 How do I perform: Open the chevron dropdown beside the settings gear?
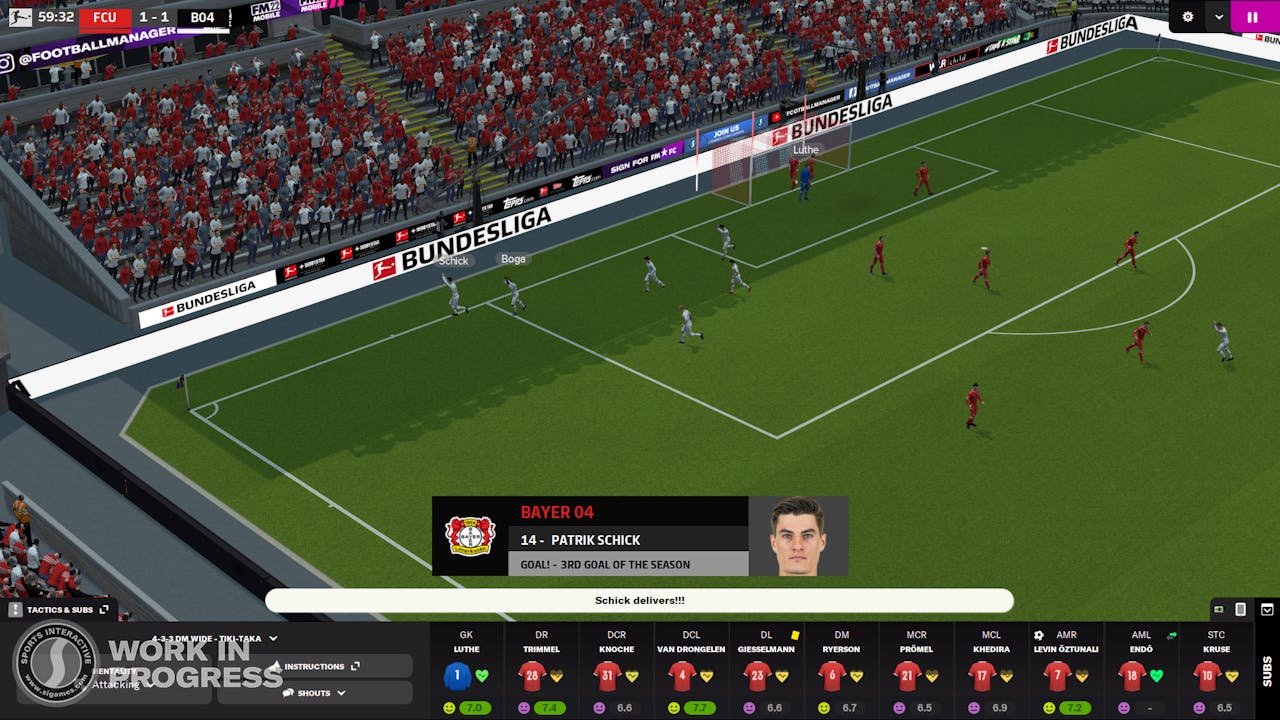click(1218, 18)
